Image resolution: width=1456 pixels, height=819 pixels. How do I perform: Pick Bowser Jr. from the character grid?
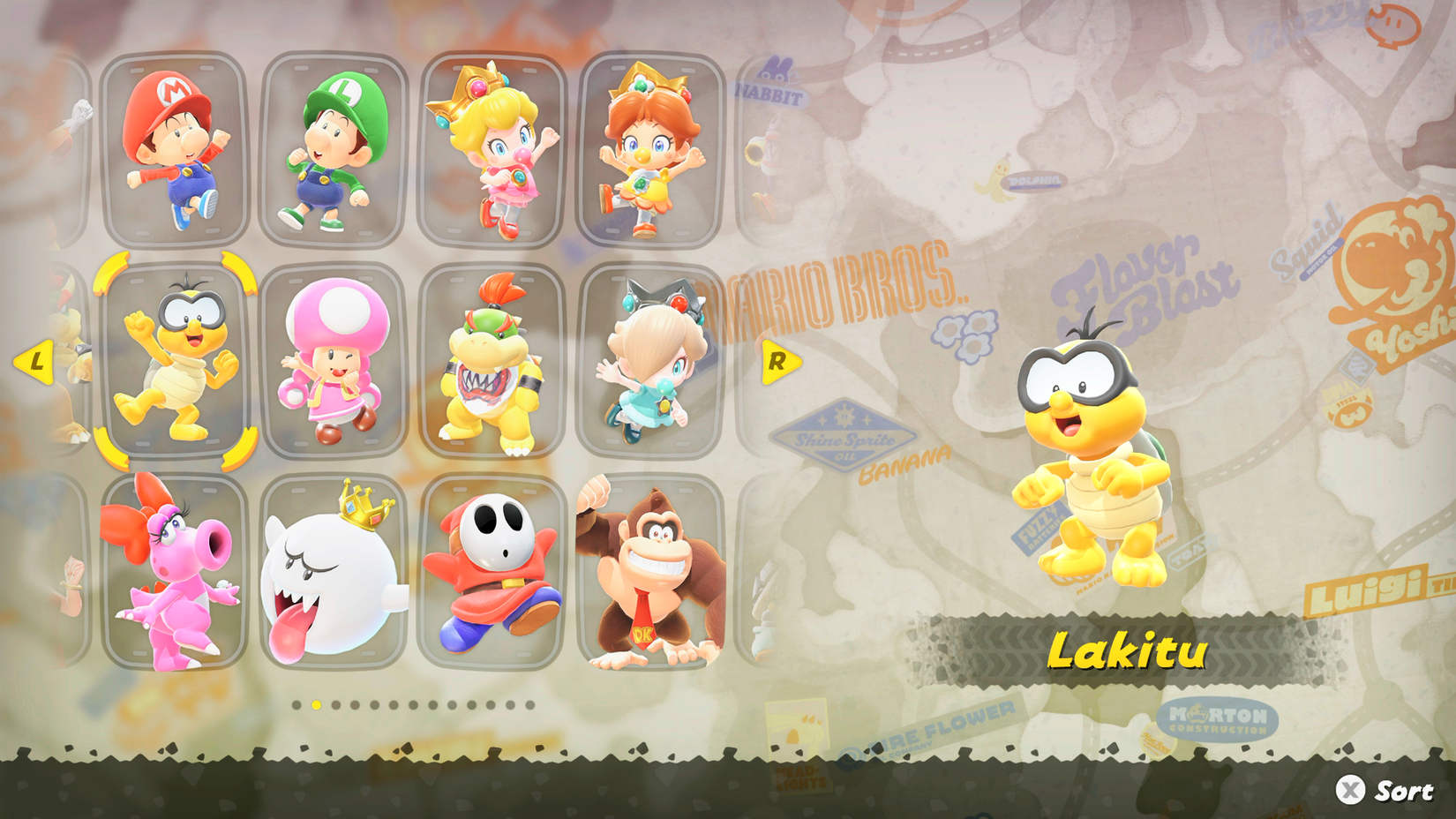[492, 362]
